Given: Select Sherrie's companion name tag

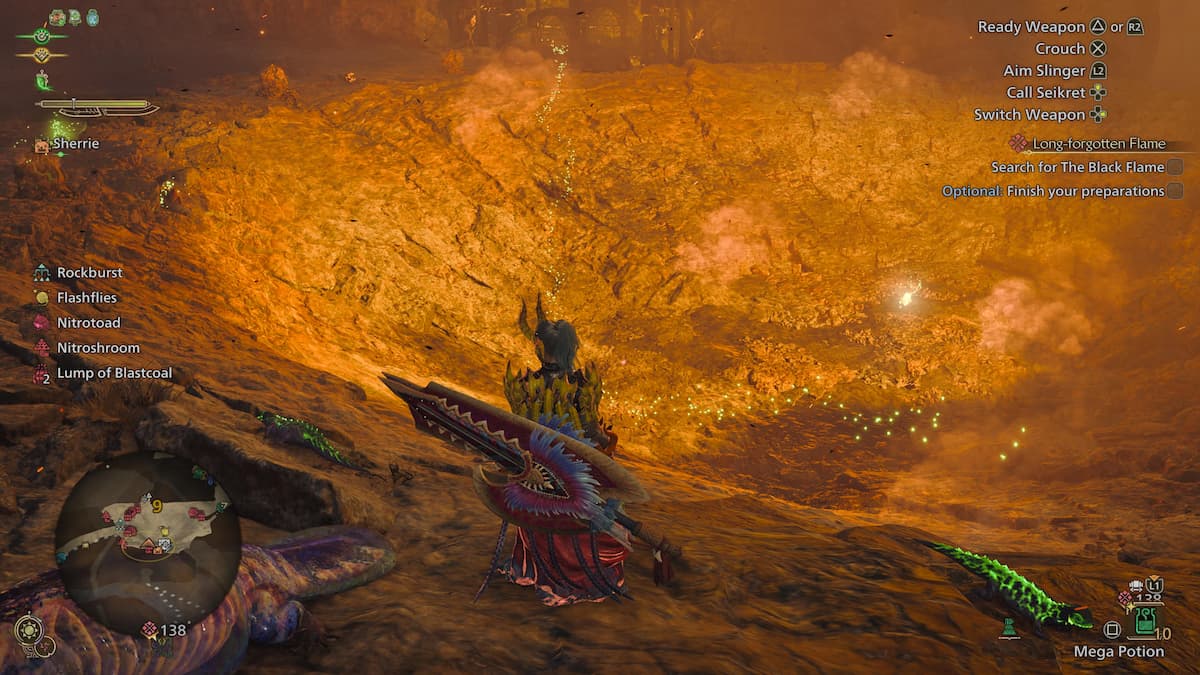Looking at the screenshot, I should (75, 144).
